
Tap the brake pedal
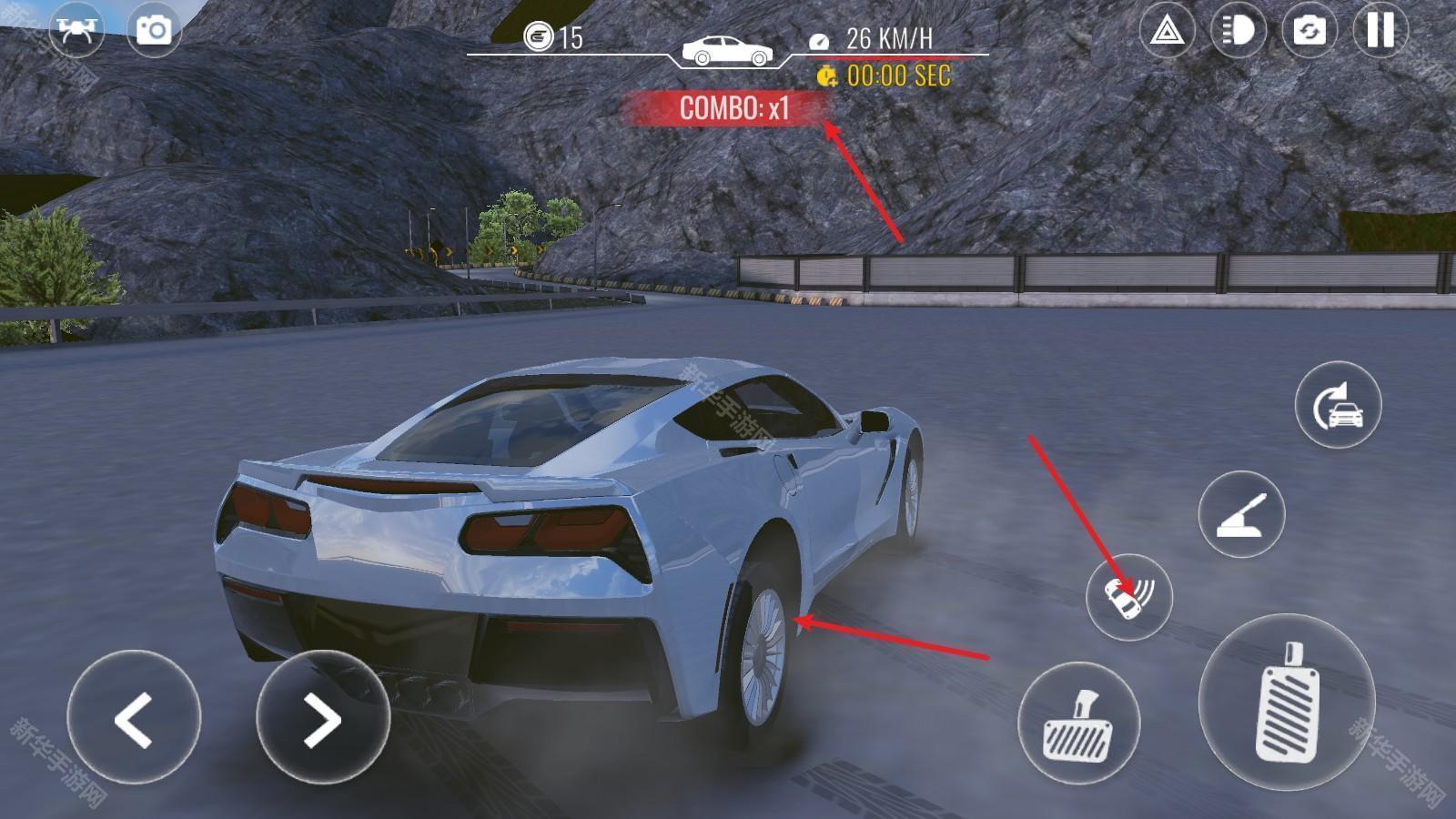1078,723
